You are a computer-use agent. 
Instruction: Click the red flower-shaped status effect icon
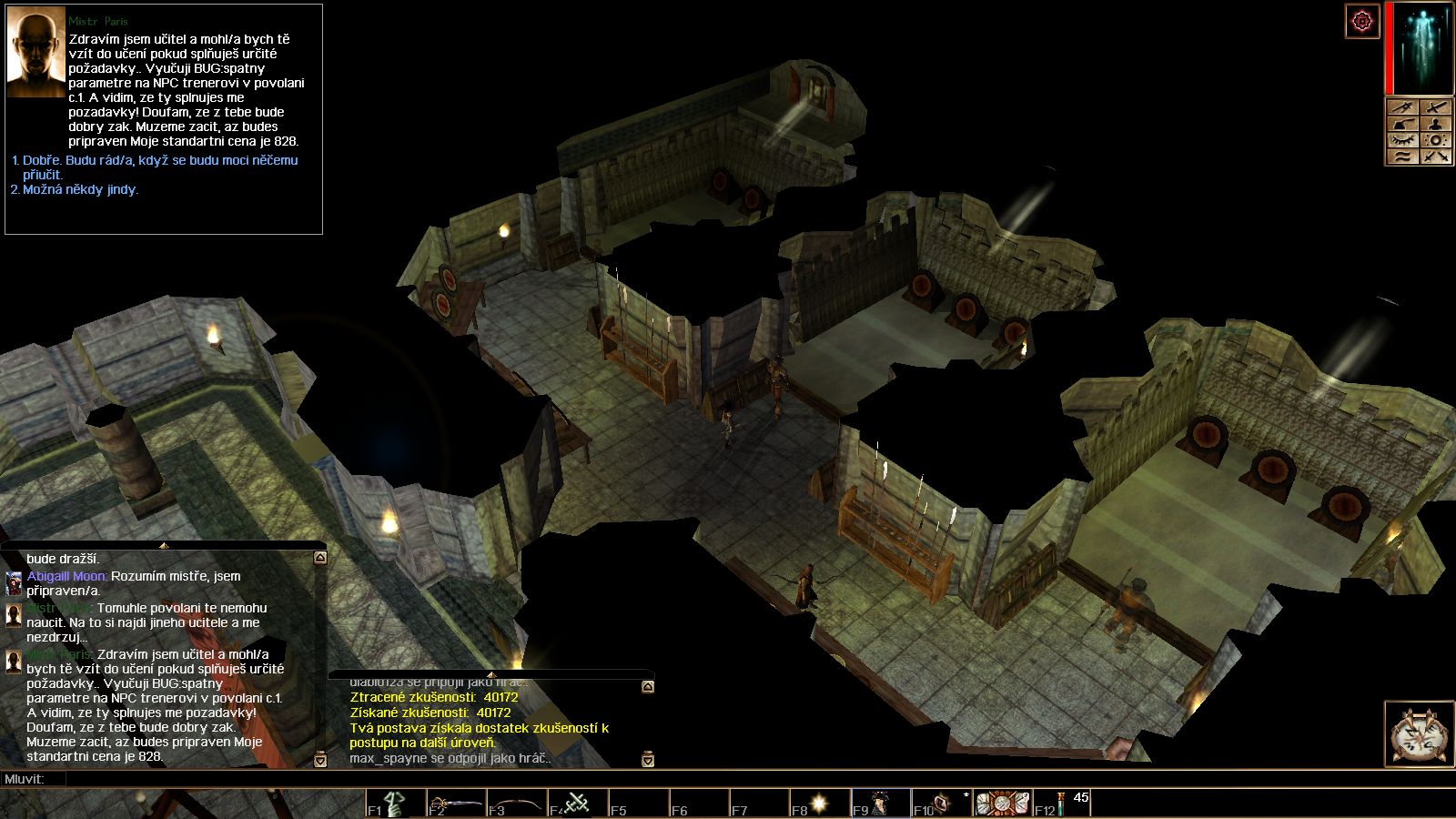click(1362, 22)
